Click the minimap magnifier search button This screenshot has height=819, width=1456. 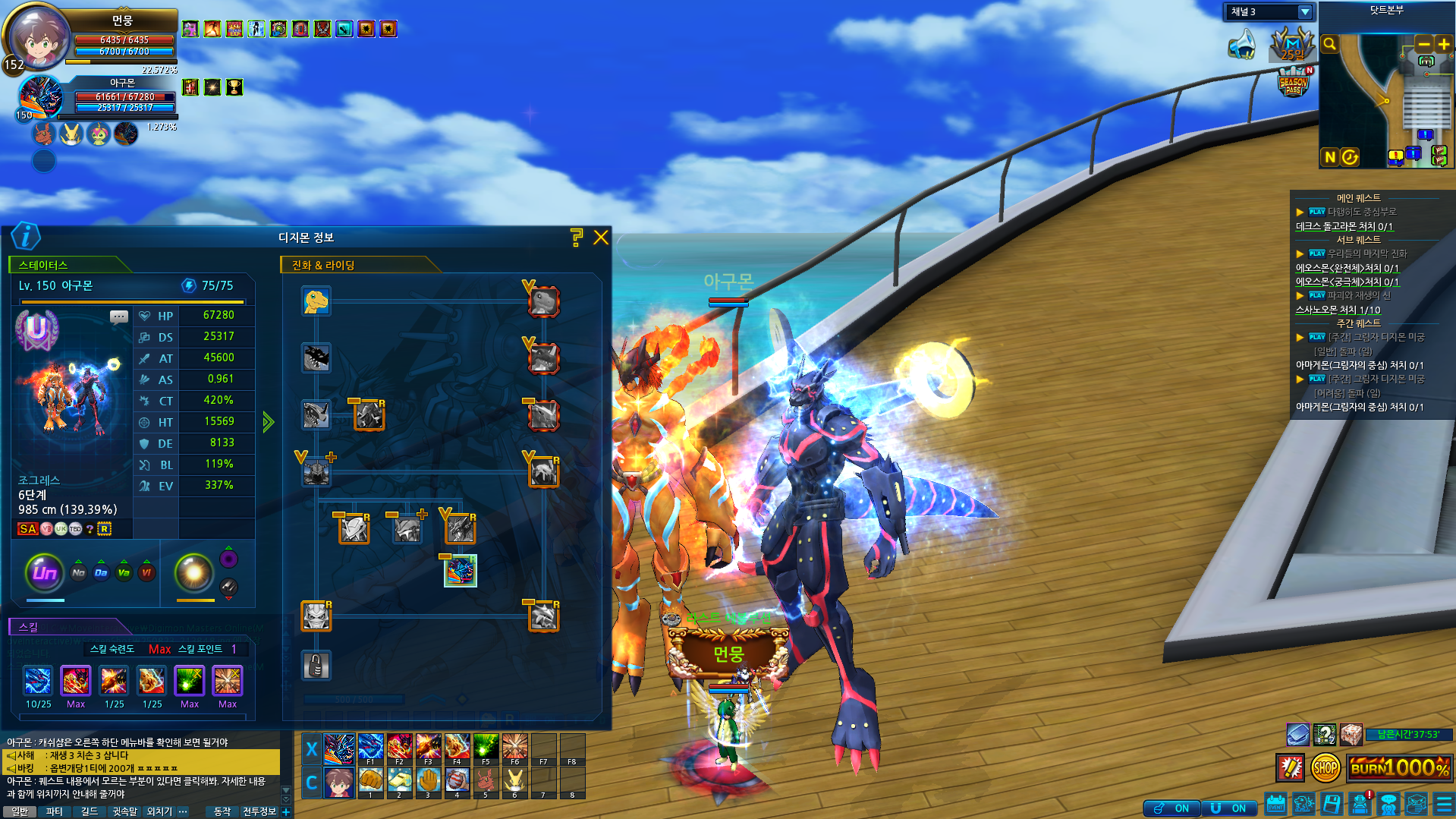[x=1329, y=44]
